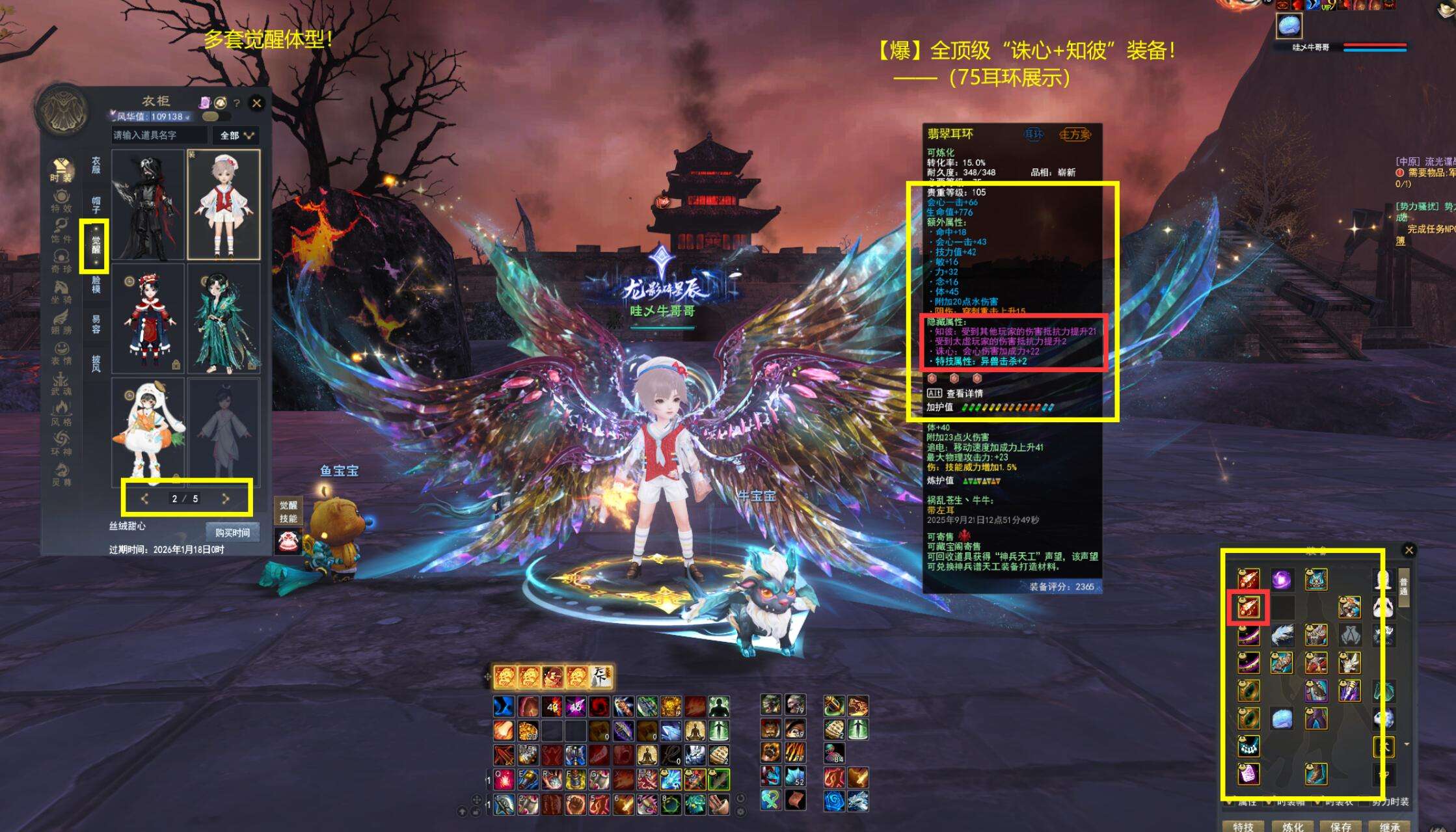Image resolution: width=1456 pixels, height=832 pixels.
Task: Type in the item name search box
Action: point(159,135)
